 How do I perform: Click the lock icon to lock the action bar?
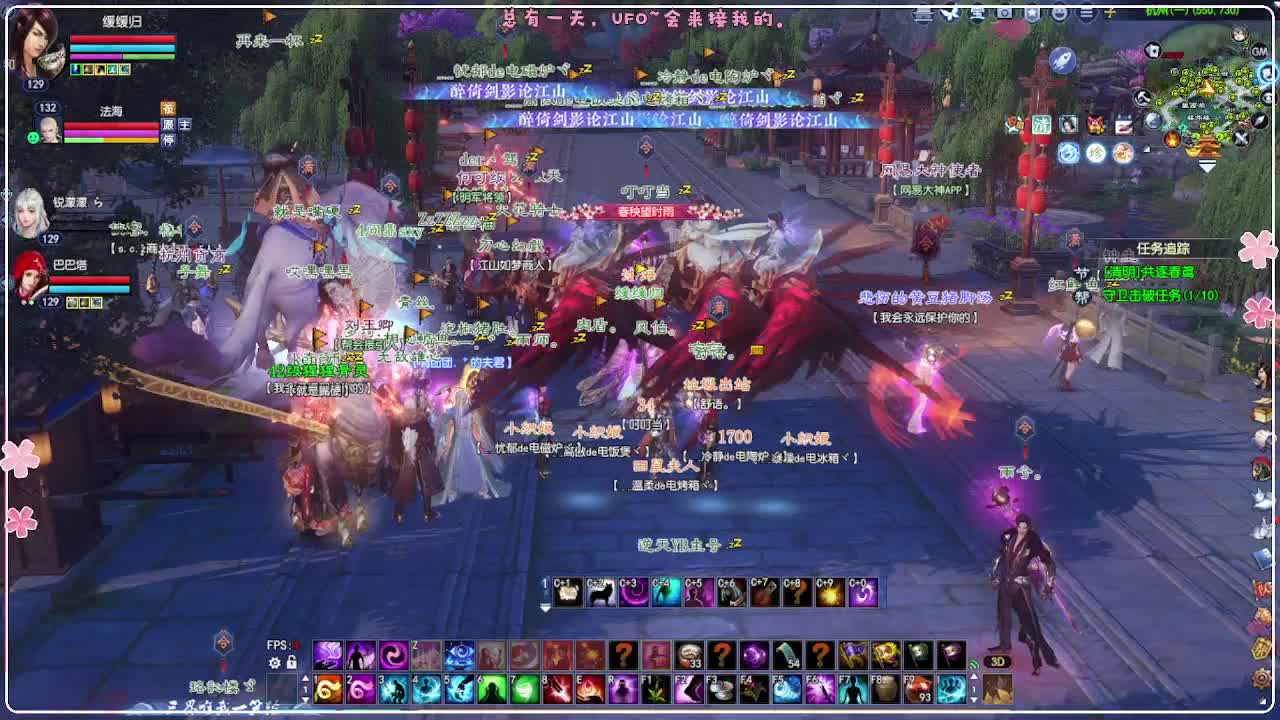[290, 661]
